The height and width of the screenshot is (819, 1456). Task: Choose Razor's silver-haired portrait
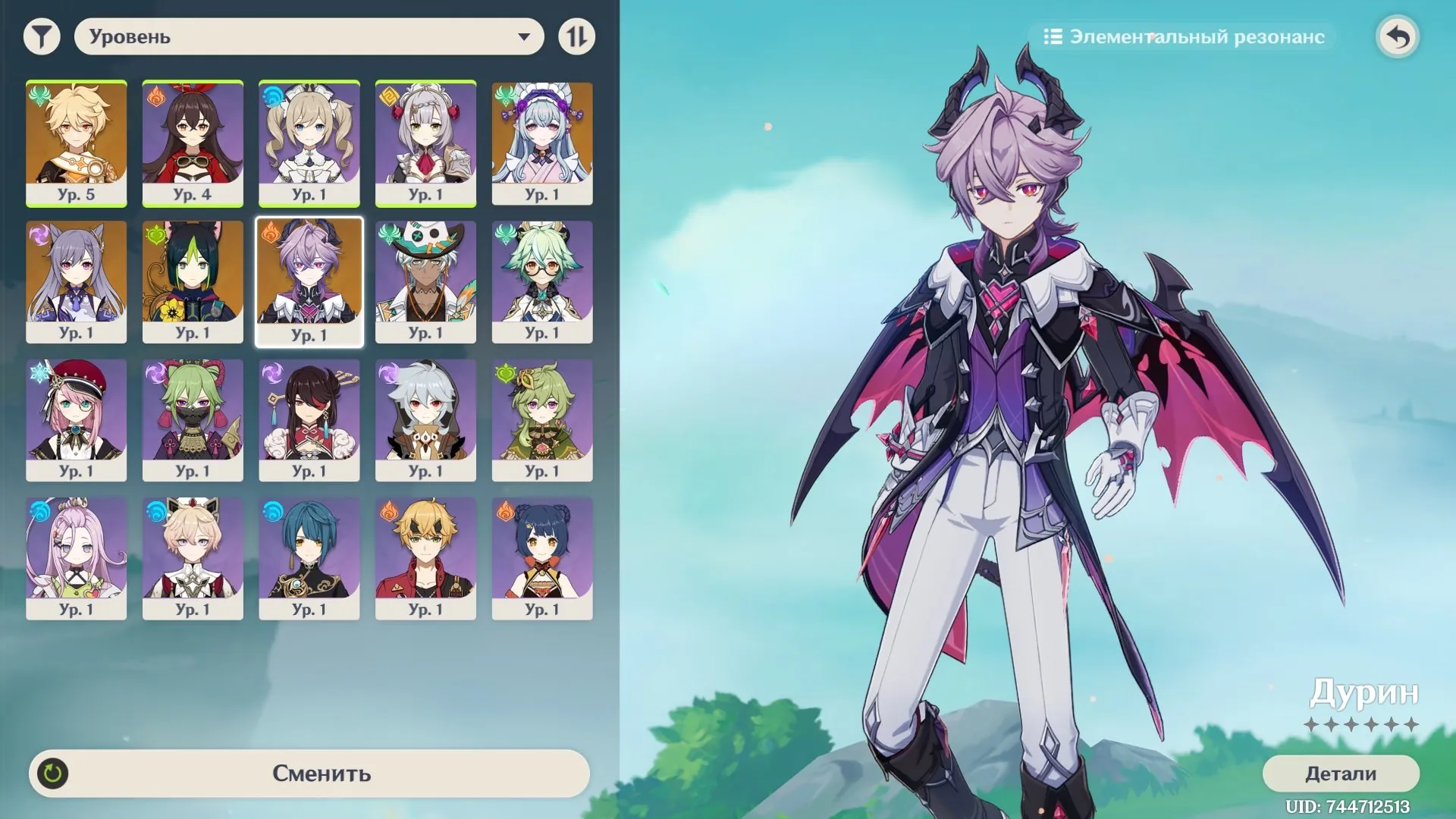tap(425, 419)
